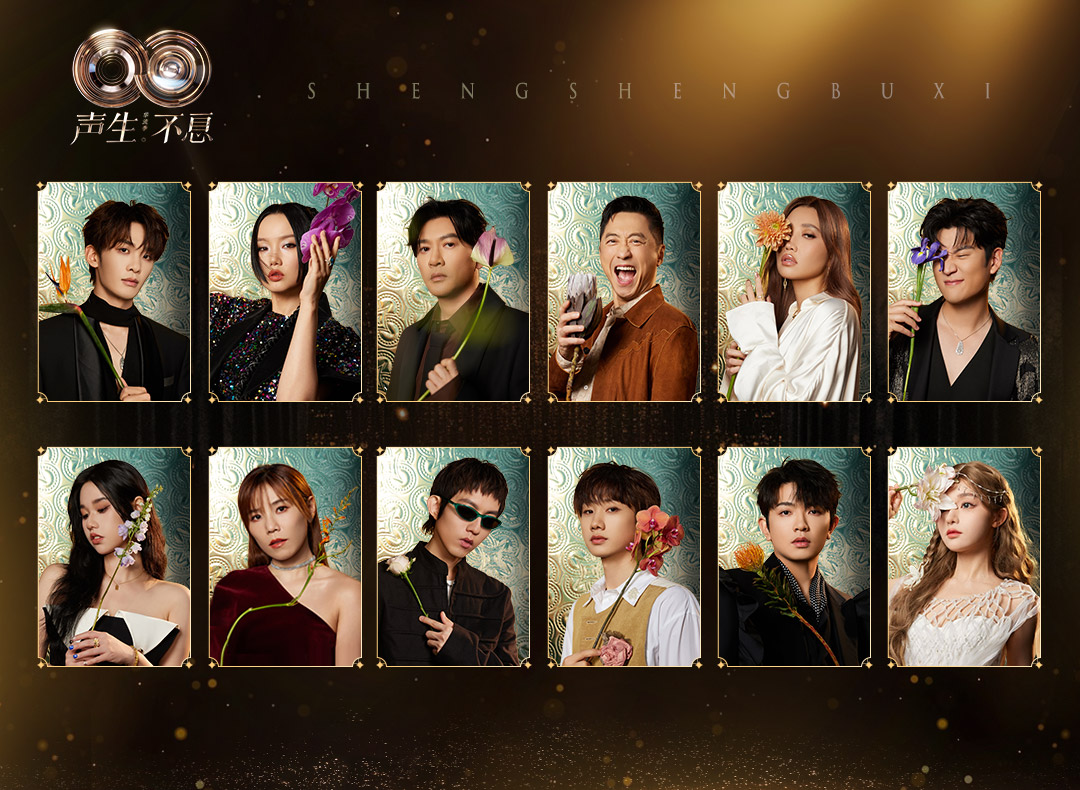This screenshot has width=1080, height=790.
Task: Pick the portrait holding a pink anthurium
Action: (x=453, y=292)
